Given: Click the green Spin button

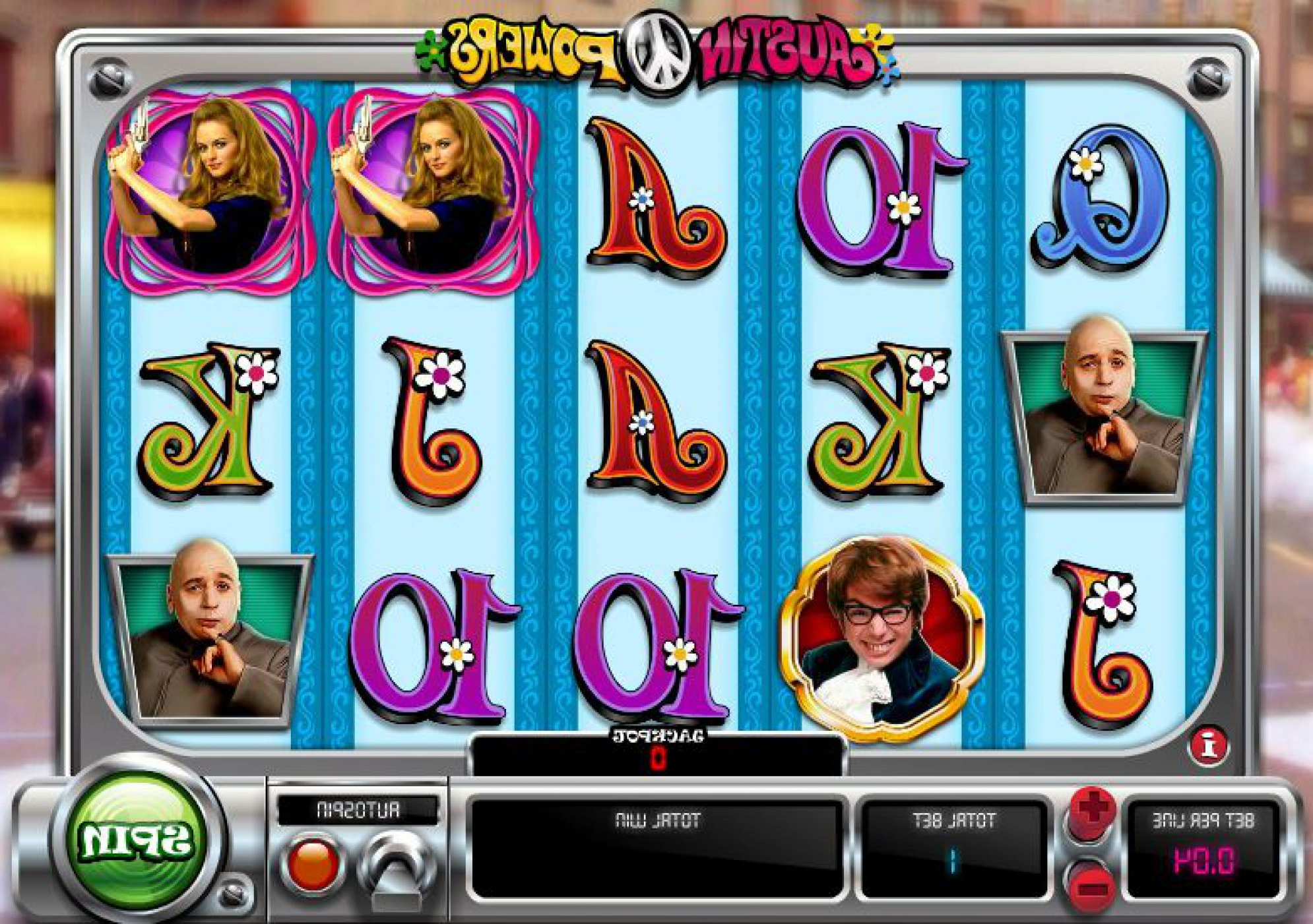Looking at the screenshot, I should tap(137, 838).
